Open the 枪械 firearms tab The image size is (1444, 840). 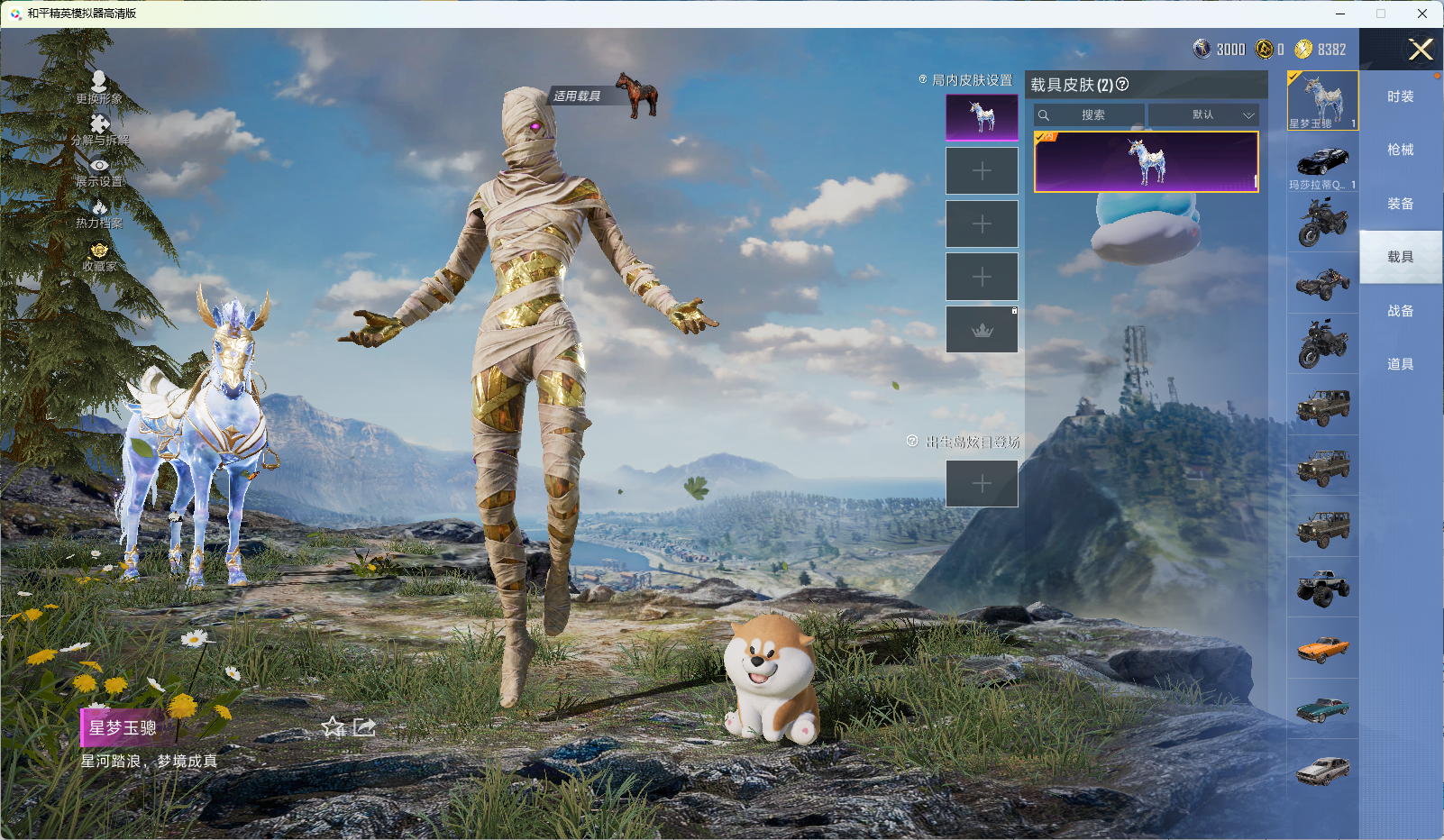coord(1400,150)
